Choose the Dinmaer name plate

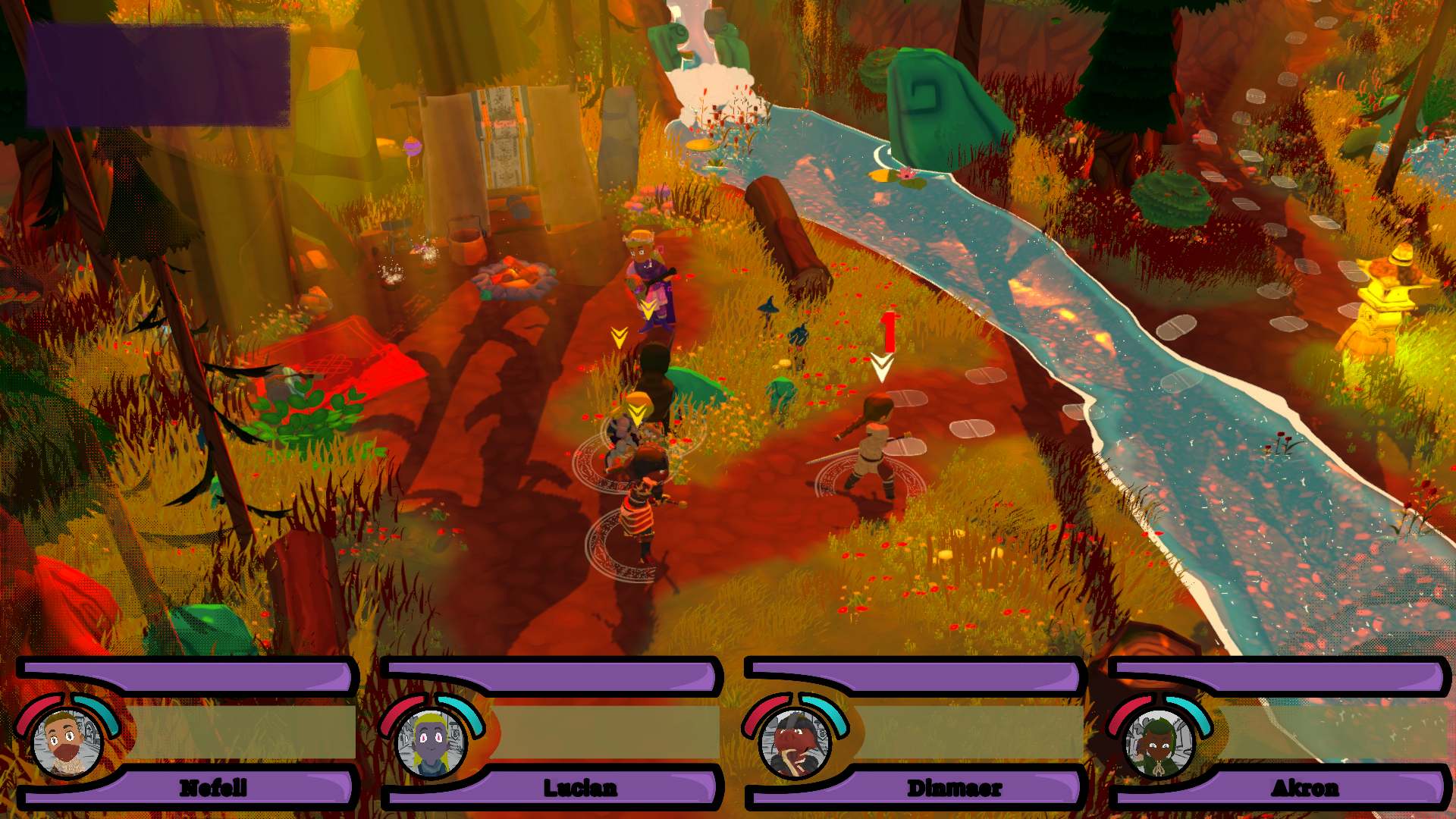[x=955, y=788]
